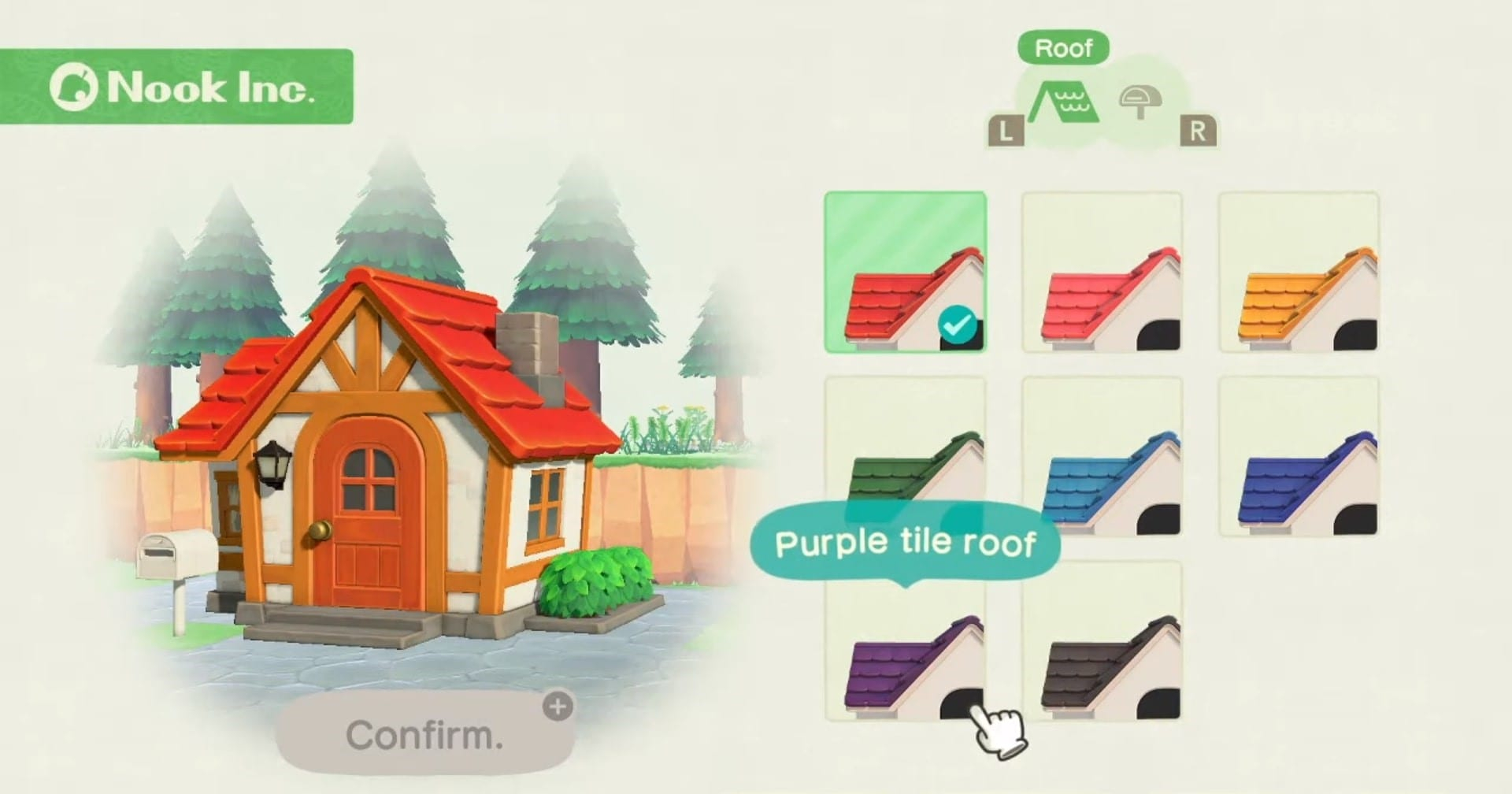Screen dimensions: 1512x794
Task: Choose the light blue tile roof
Action: [1102, 457]
